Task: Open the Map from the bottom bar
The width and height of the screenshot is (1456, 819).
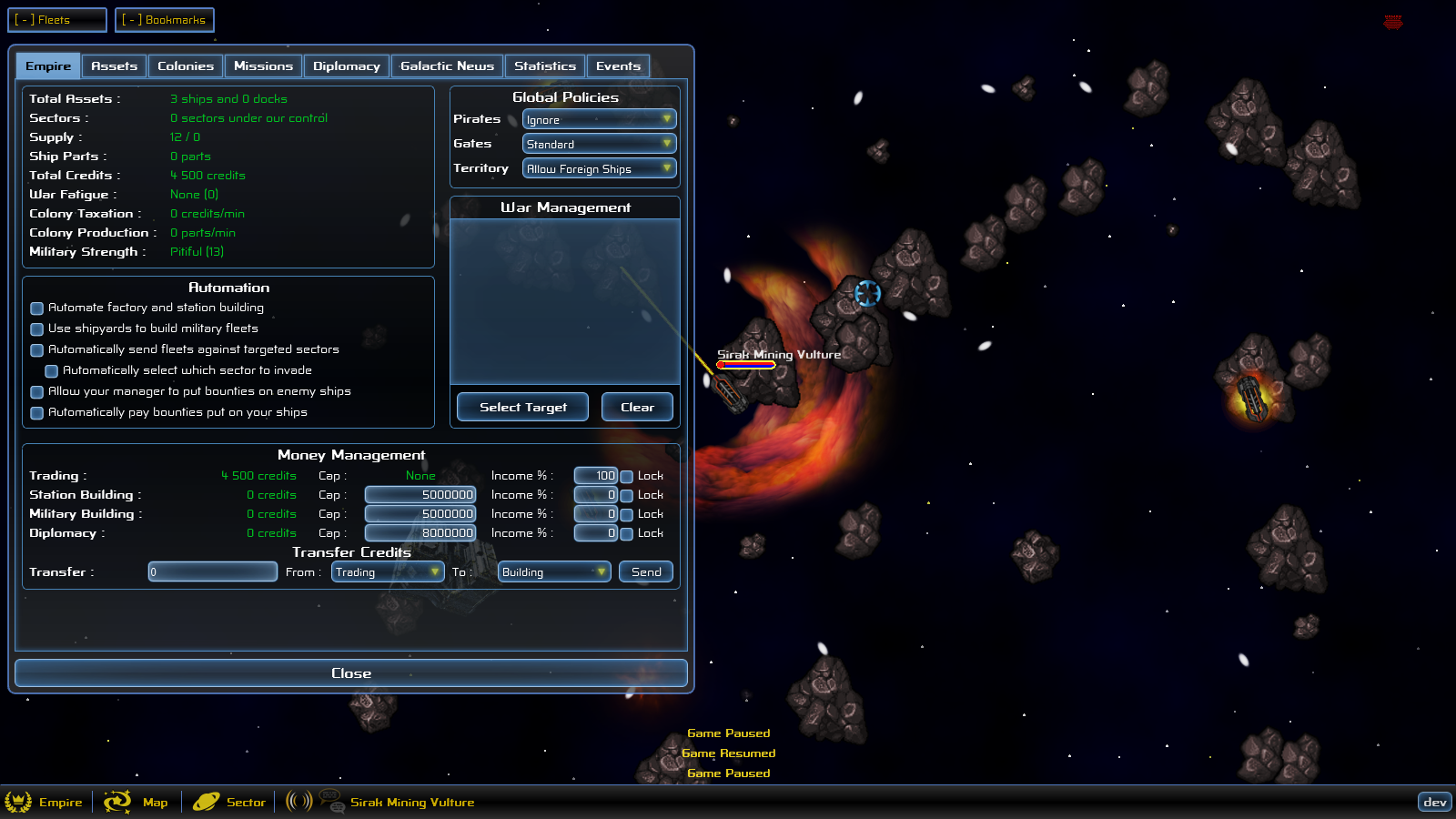Action: tap(138, 802)
